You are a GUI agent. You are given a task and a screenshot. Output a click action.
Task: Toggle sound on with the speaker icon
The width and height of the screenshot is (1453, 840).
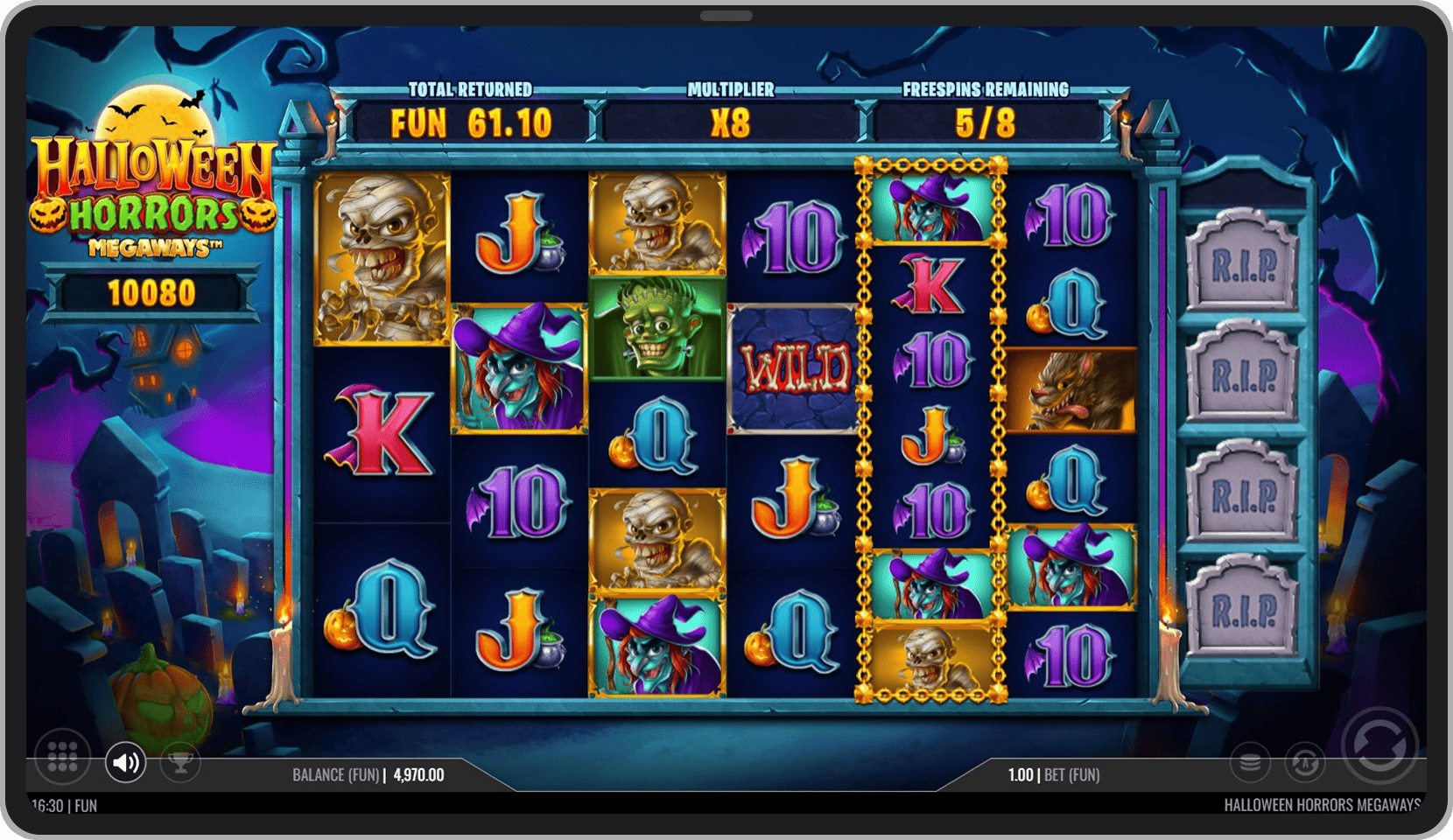pyautogui.click(x=126, y=760)
